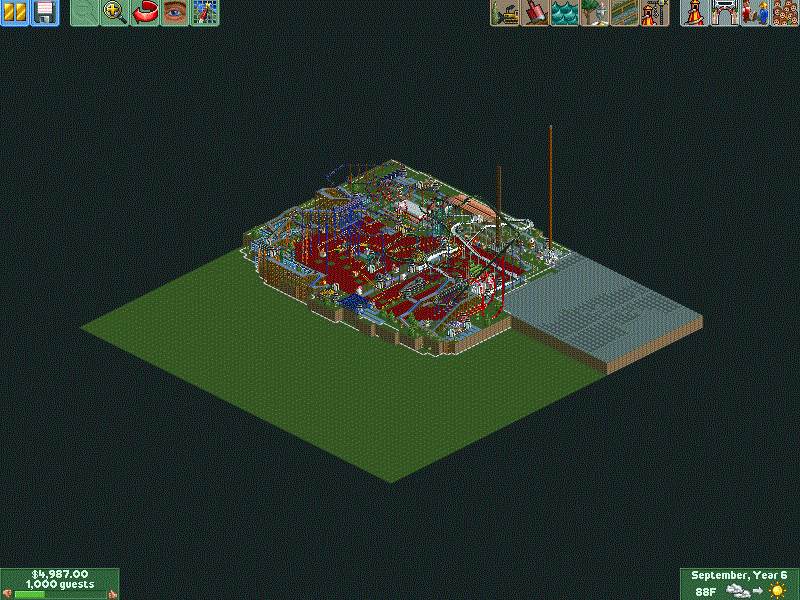
Task: Open the rides list window
Action: [x=693, y=13]
